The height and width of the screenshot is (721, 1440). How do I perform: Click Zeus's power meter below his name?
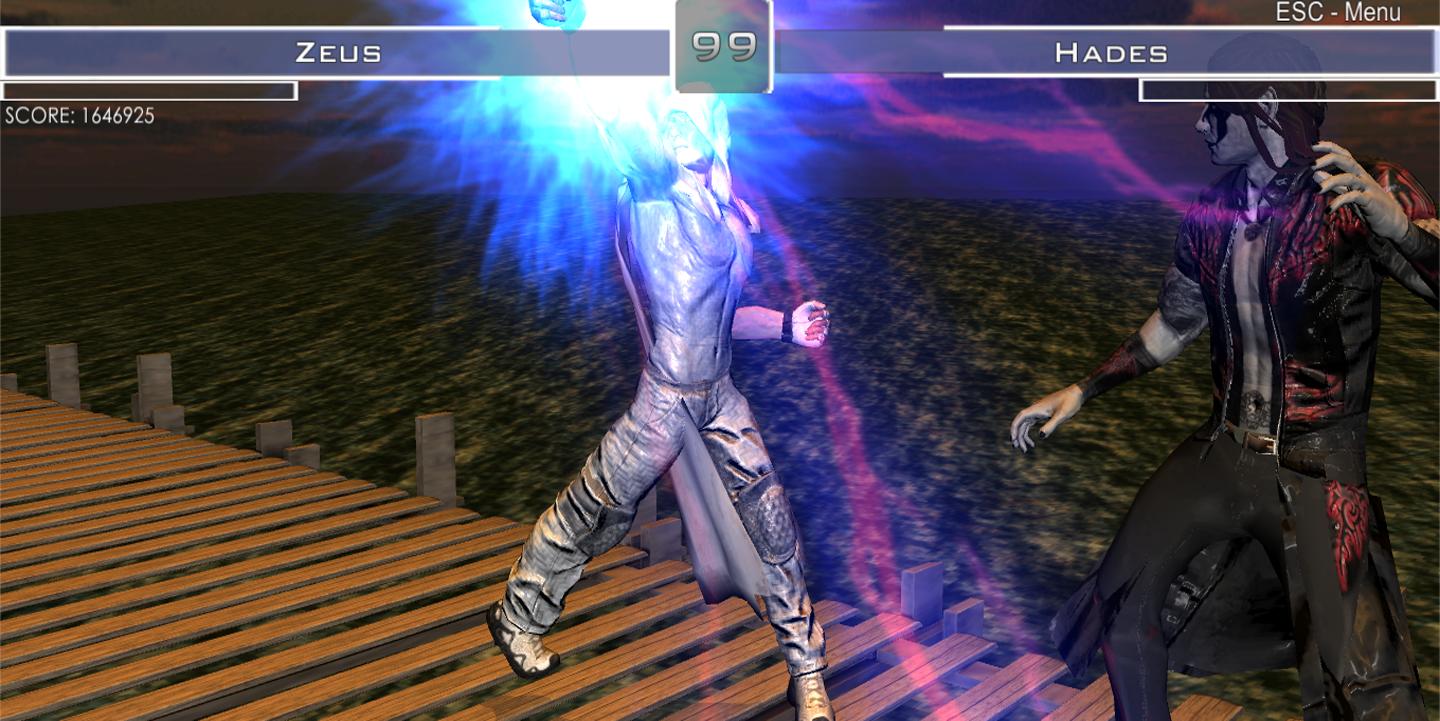[x=150, y=89]
